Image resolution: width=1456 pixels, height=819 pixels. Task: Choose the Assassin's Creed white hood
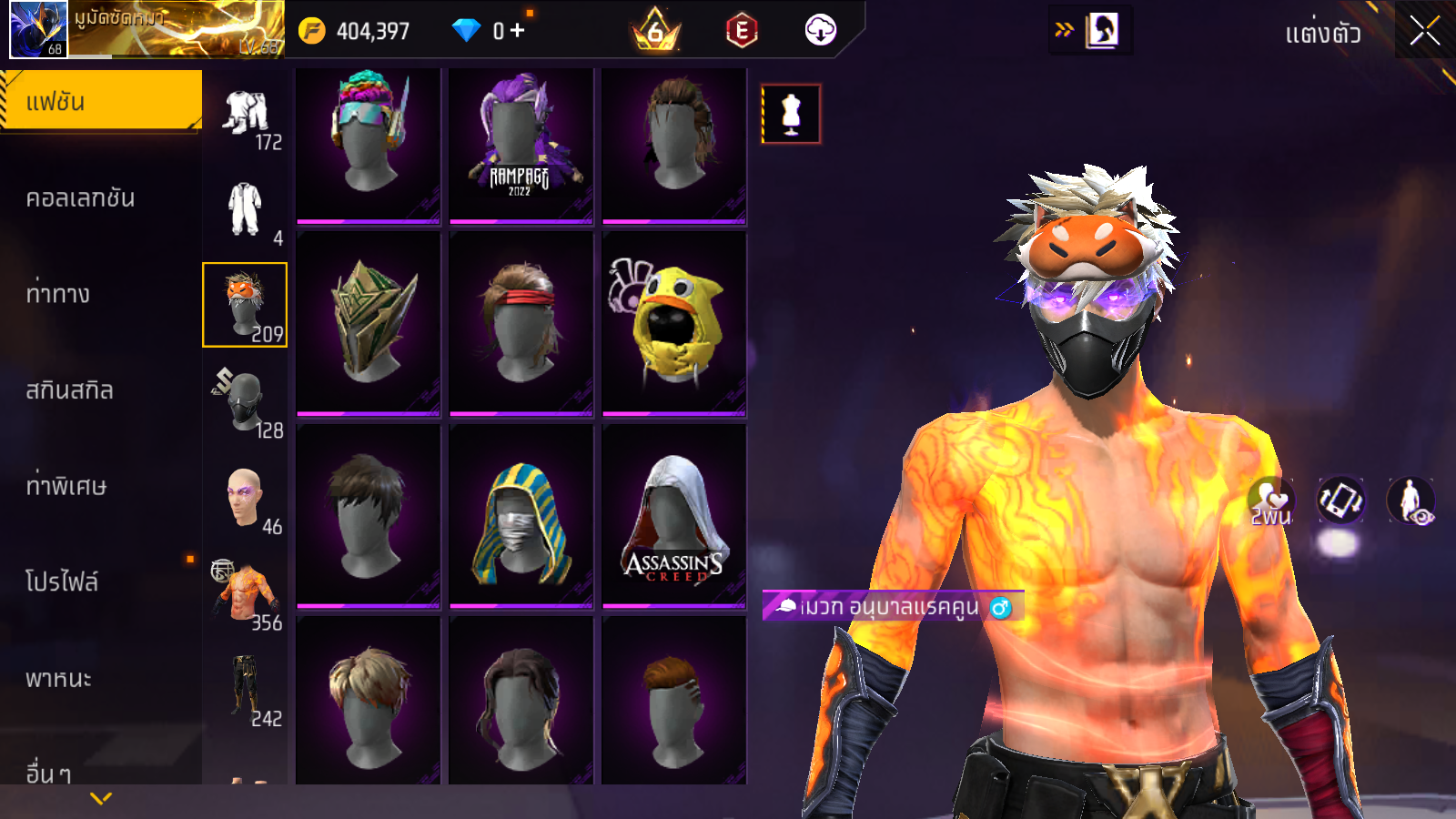pyautogui.click(x=673, y=516)
